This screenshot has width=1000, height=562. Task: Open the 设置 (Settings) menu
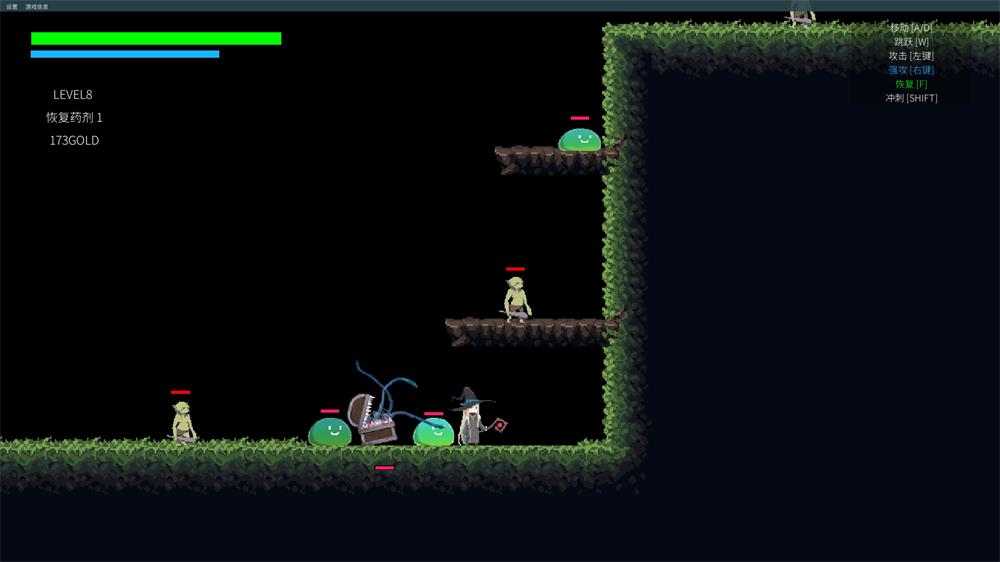tap(12, 6)
